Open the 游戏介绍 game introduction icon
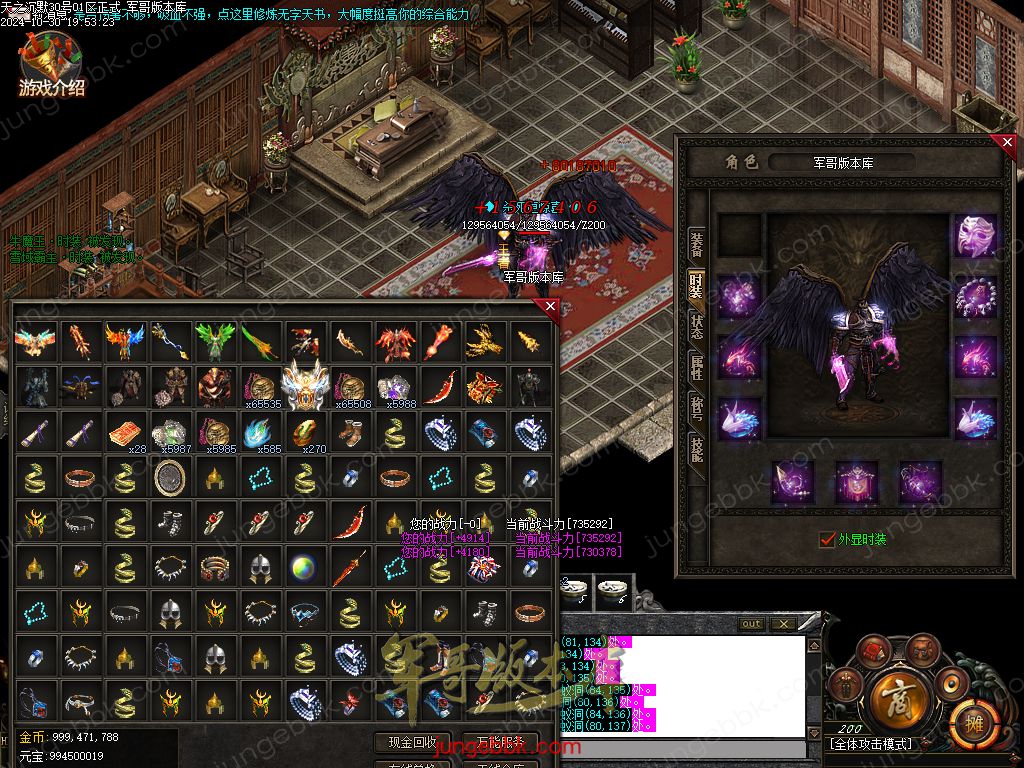This screenshot has width=1024, height=768. pyautogui.click(x=51, y=65)
